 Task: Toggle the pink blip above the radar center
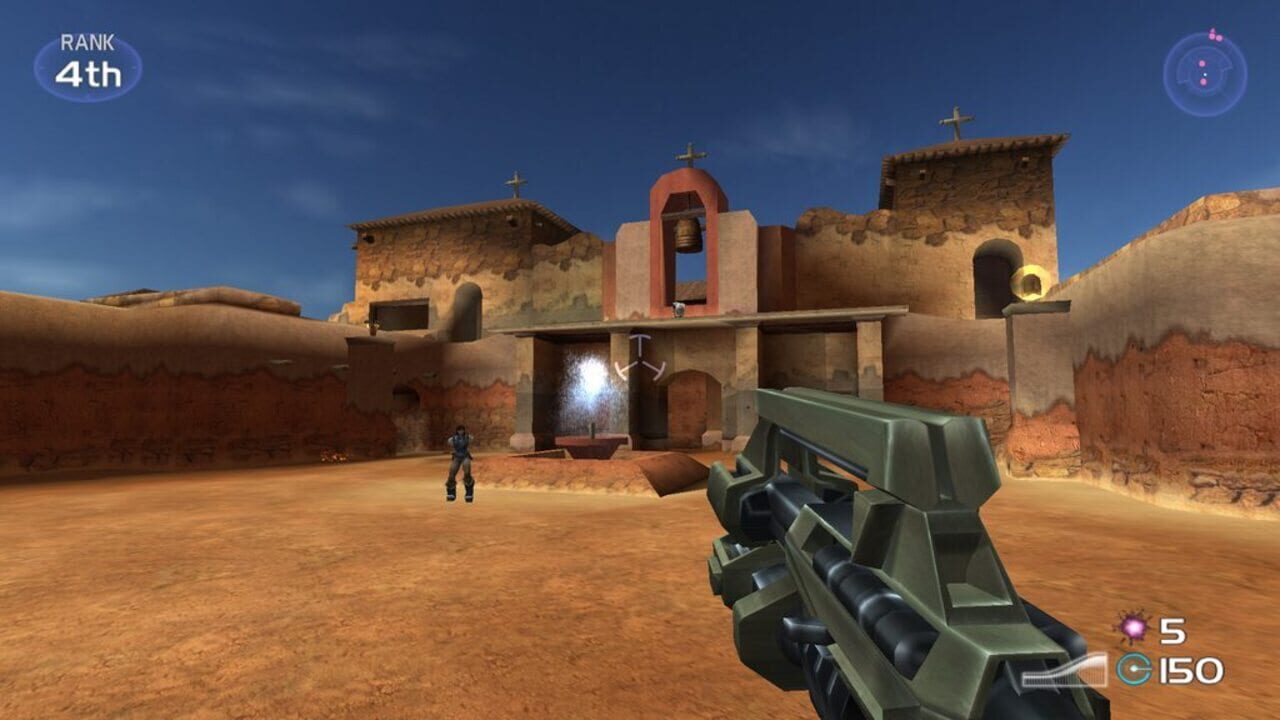click(1202, 63)
